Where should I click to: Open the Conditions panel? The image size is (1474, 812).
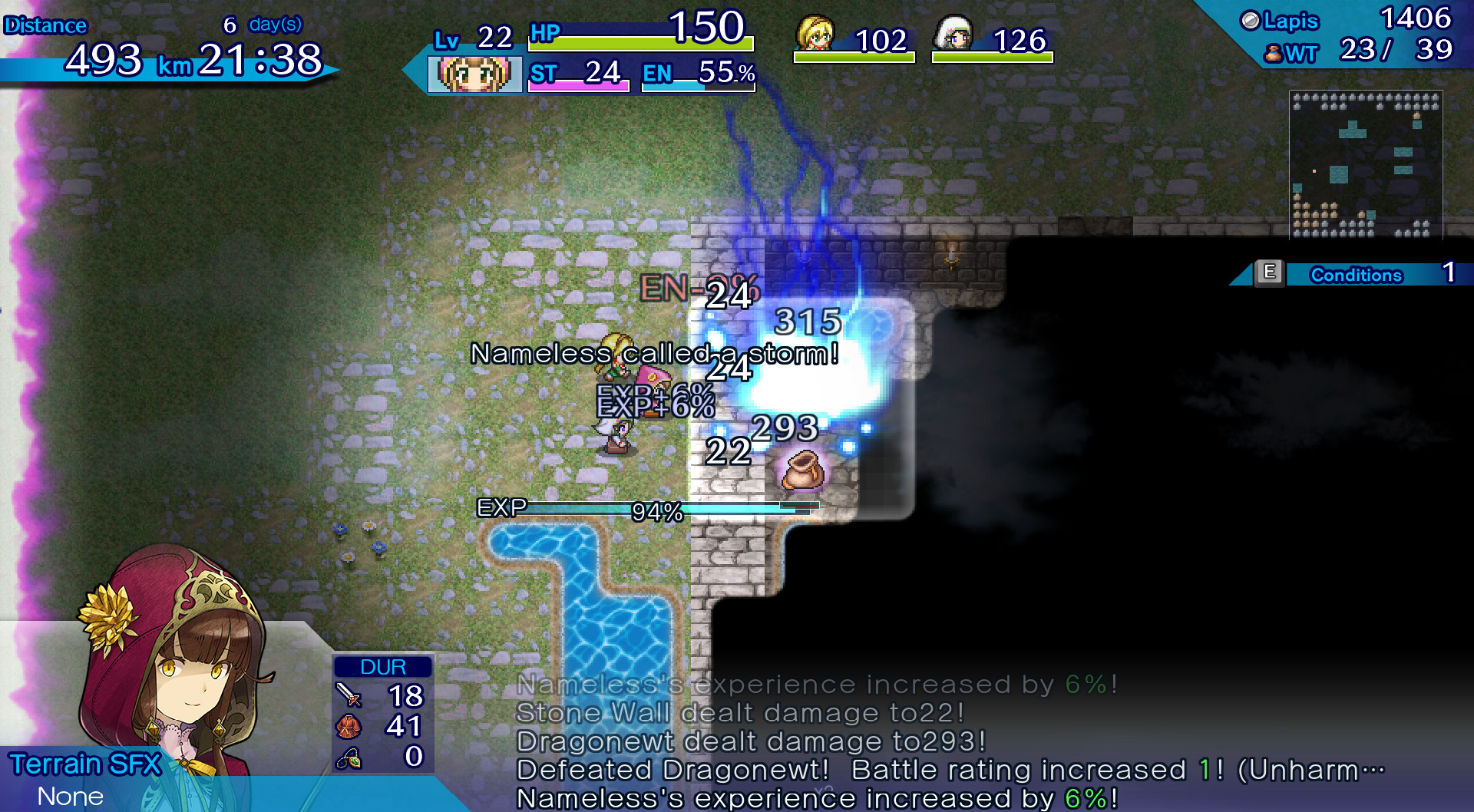[1356, 276]
